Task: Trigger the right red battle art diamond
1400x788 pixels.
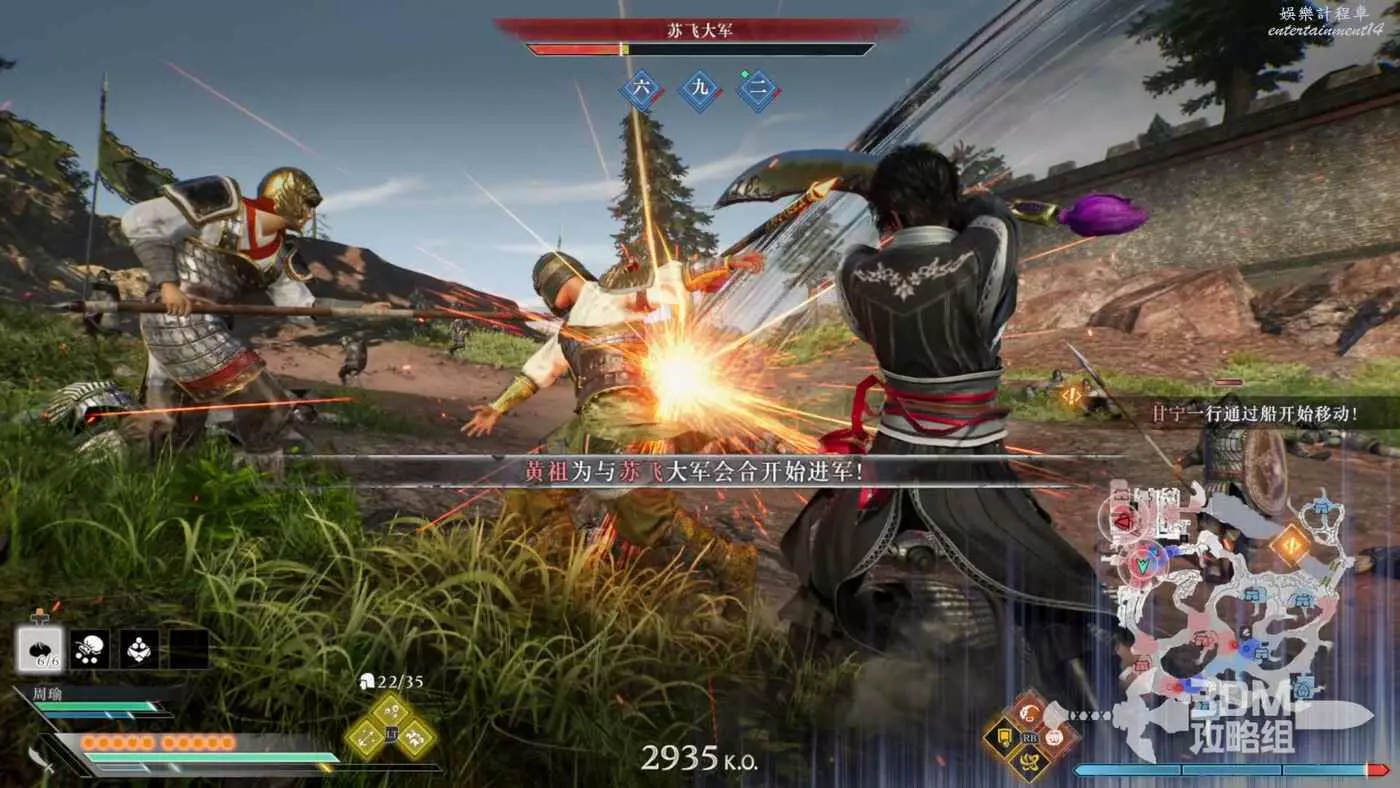Action: click(x=1055, y=738)
